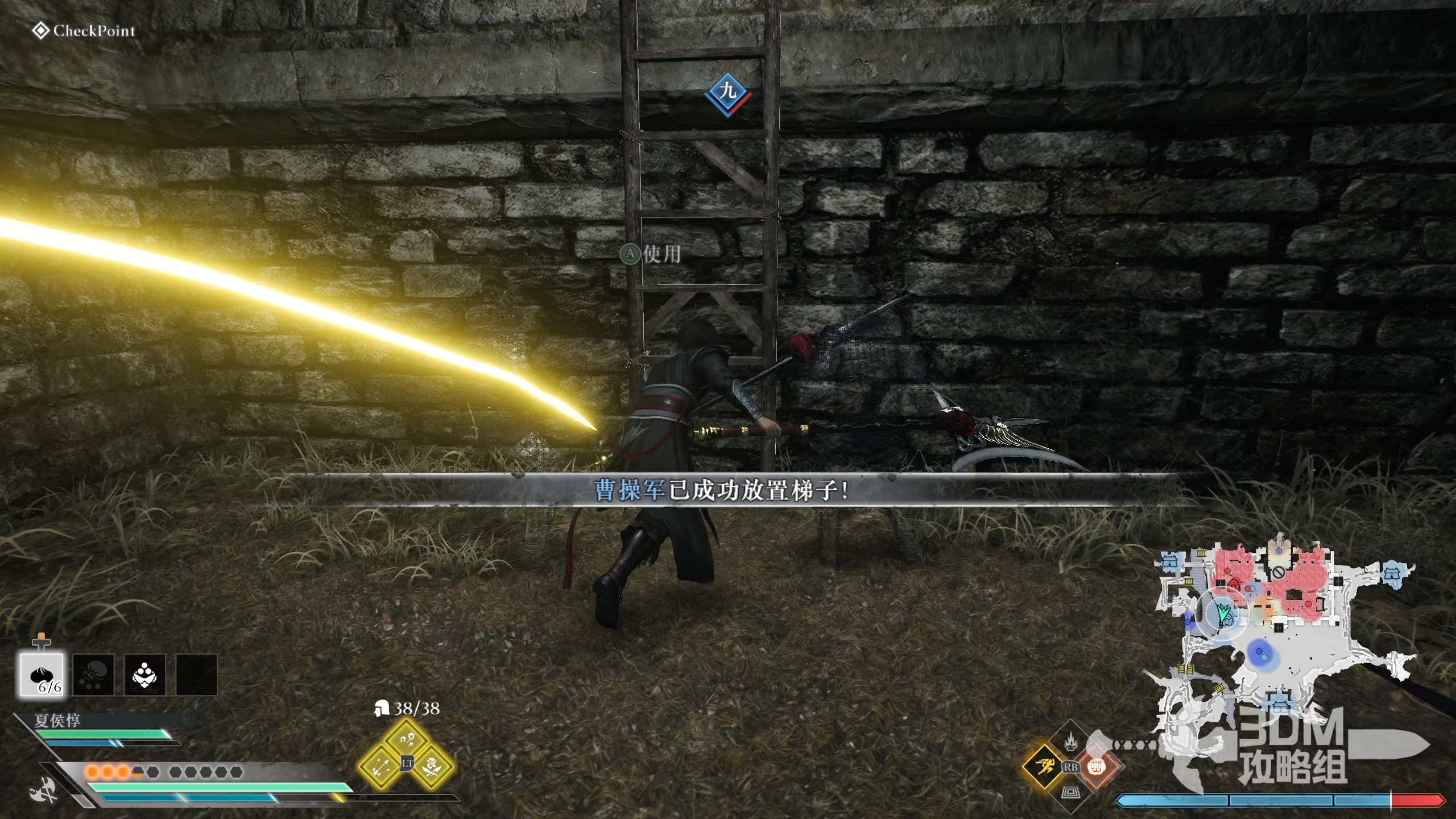
Task: Use the flame burst battle art
Action: pyautogui.click(x=1071, y=741)
